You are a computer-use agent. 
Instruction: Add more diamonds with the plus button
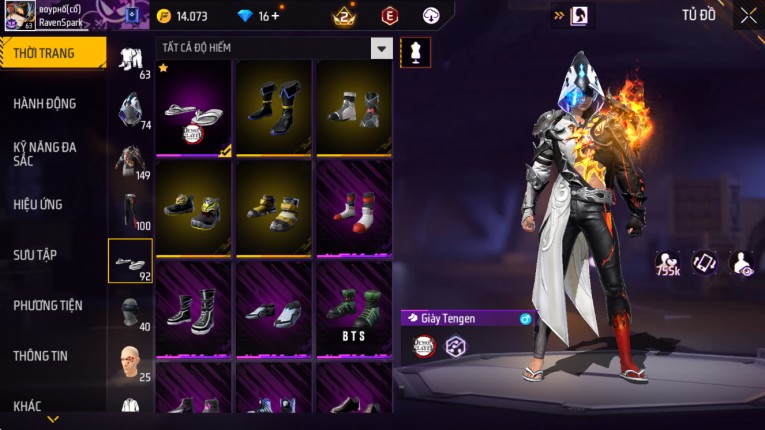click(276, 16)
